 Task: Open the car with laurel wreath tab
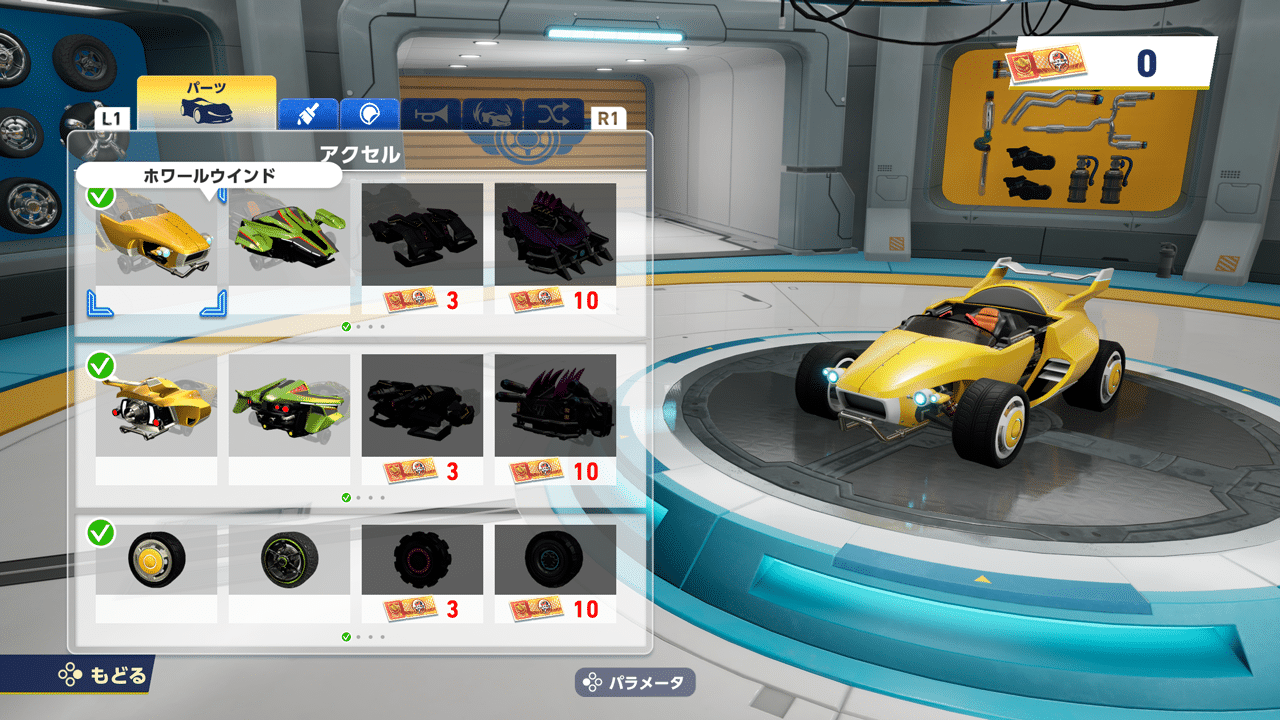492,114
